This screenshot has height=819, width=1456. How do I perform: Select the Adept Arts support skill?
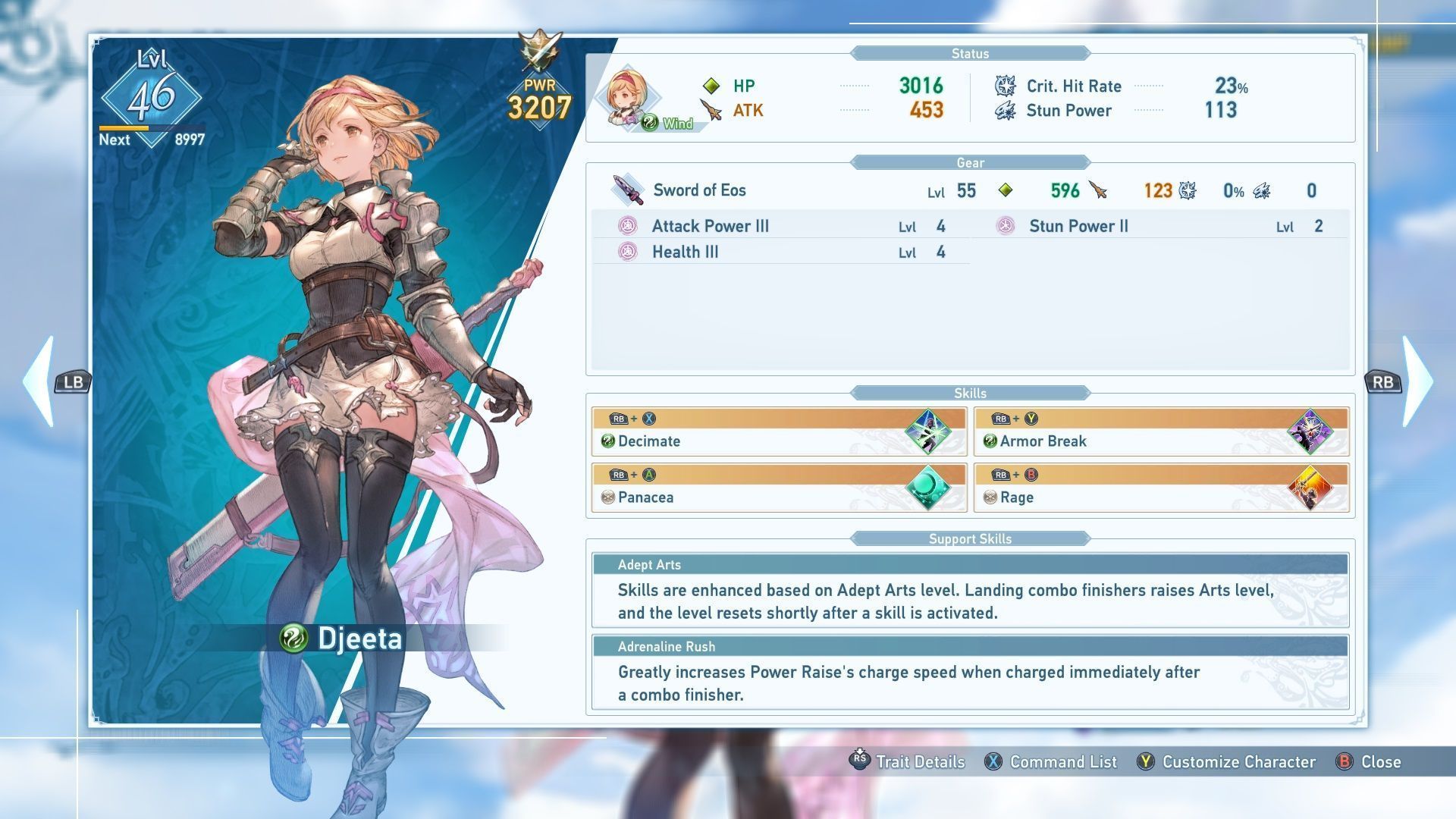coord(970,591)
